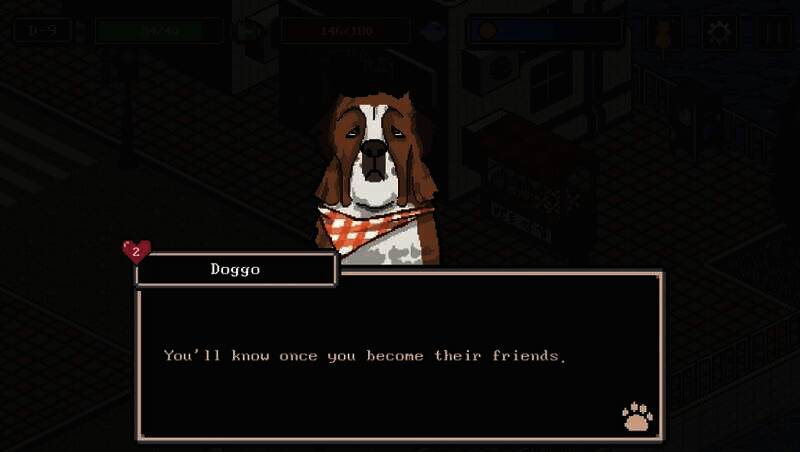Pause the game with the pause button
This screenshot has height=452, width=800.
tap(772, 31)
